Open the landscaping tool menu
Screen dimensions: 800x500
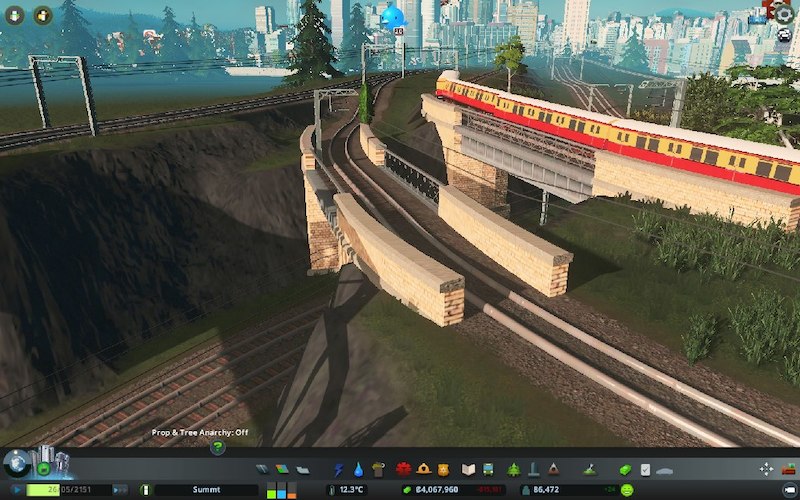pyautogui.click(x=590, y=468)
